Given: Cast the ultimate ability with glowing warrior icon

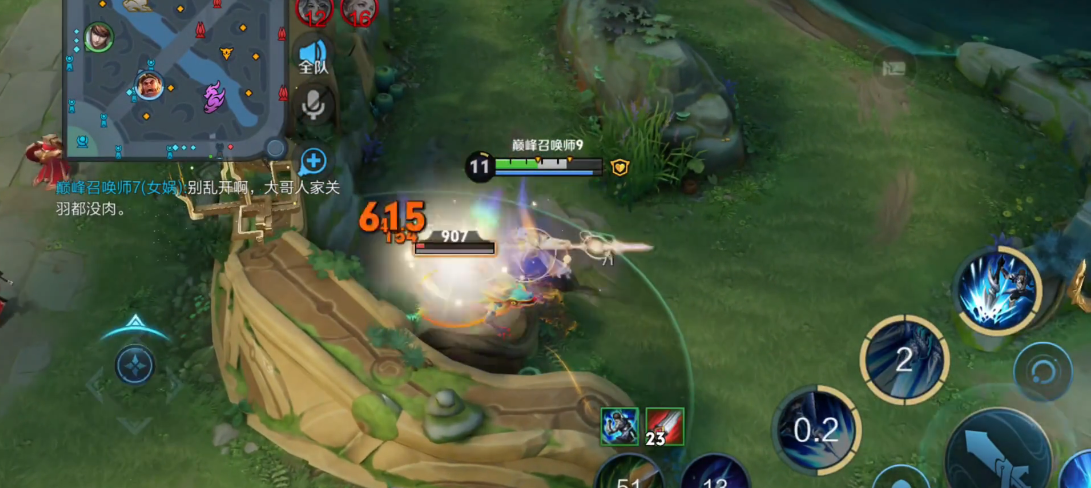Looking at the screenshot, I should point(997,290).
